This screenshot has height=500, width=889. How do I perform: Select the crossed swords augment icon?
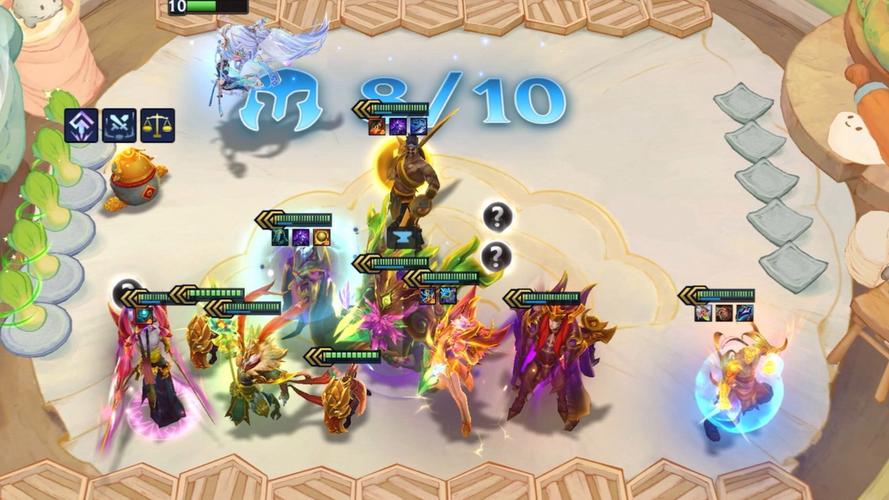119,125
